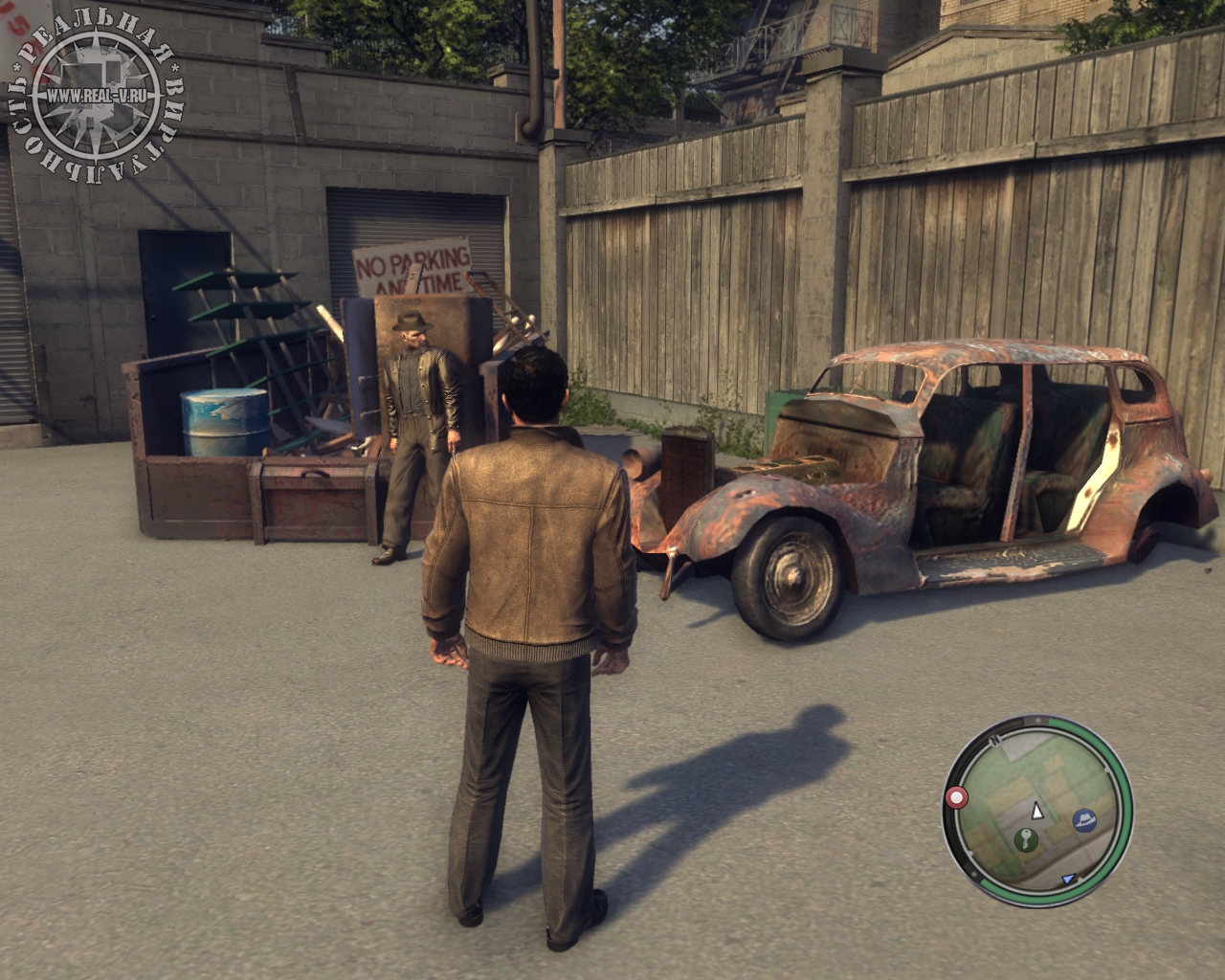Select the green key marker on minimap
Screen dimensions: 1225x980
[1025, 841]
